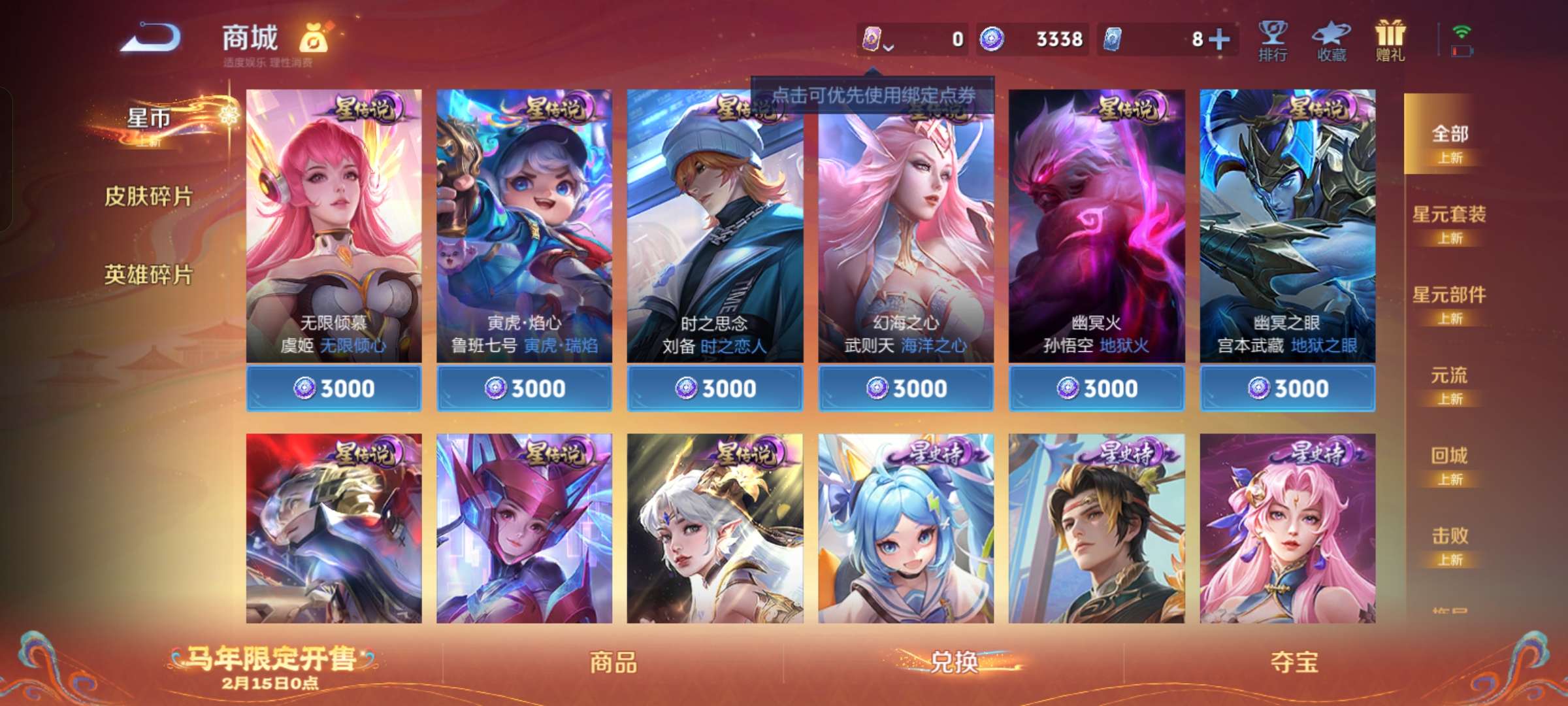Image resolution: width=1568 pixels, height=706 pixels.
Task: Purchase 无限倾慕 skin for 3000 star coins
Action: [x=333, y=388]
